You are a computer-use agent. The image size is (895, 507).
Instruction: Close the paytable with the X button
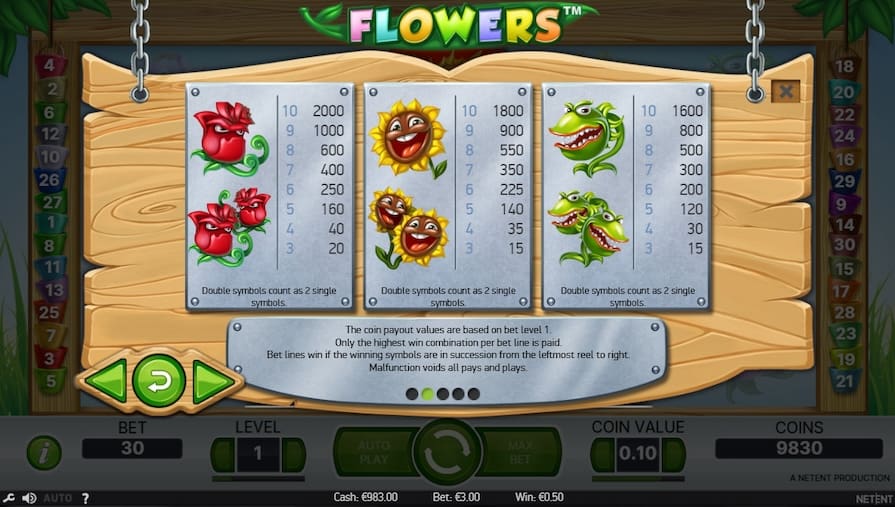point(786,91)
